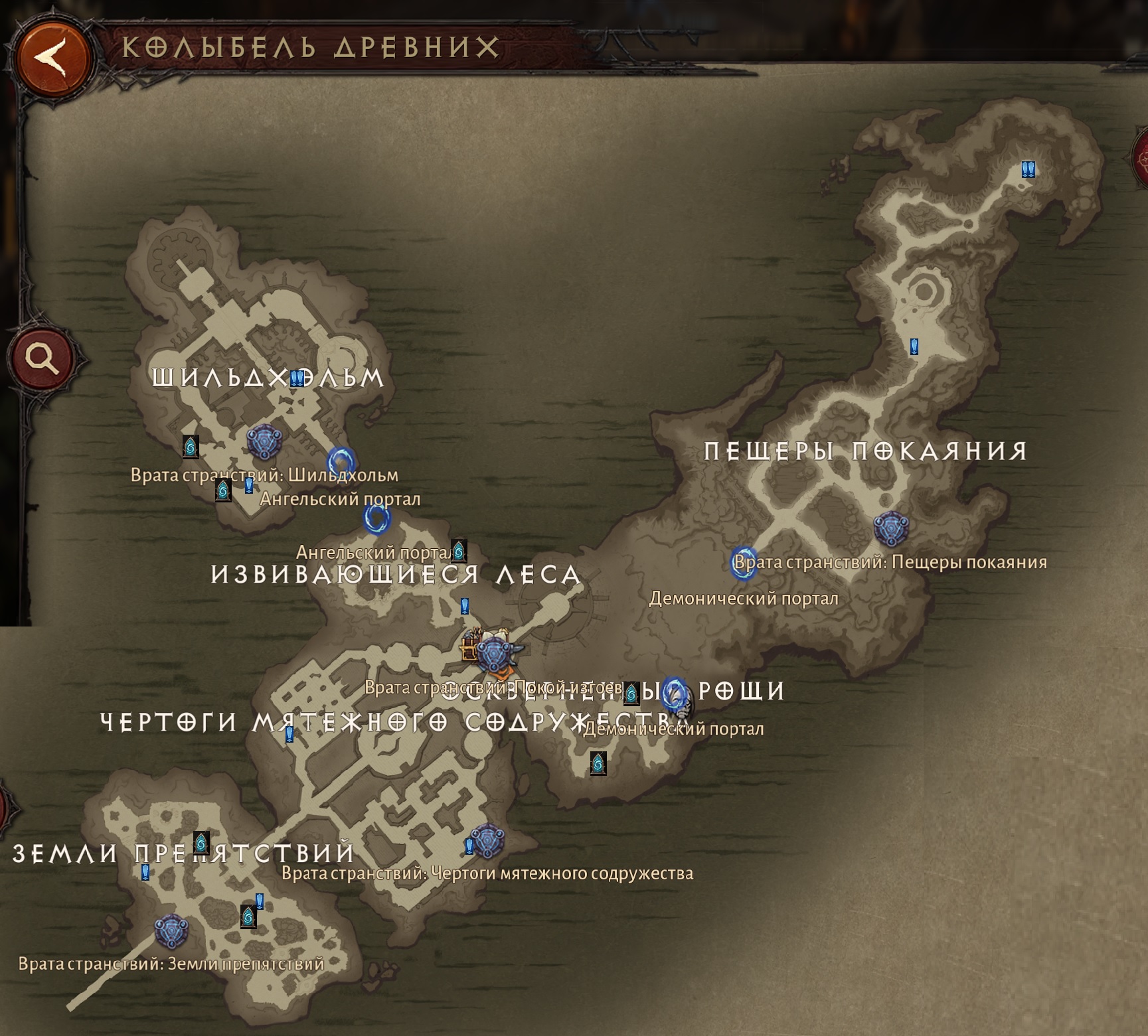This screenshot has width=1148, height=1036.
Task: Select the Земли препятствий waypoint marker
Action: (x=171, y=930)
